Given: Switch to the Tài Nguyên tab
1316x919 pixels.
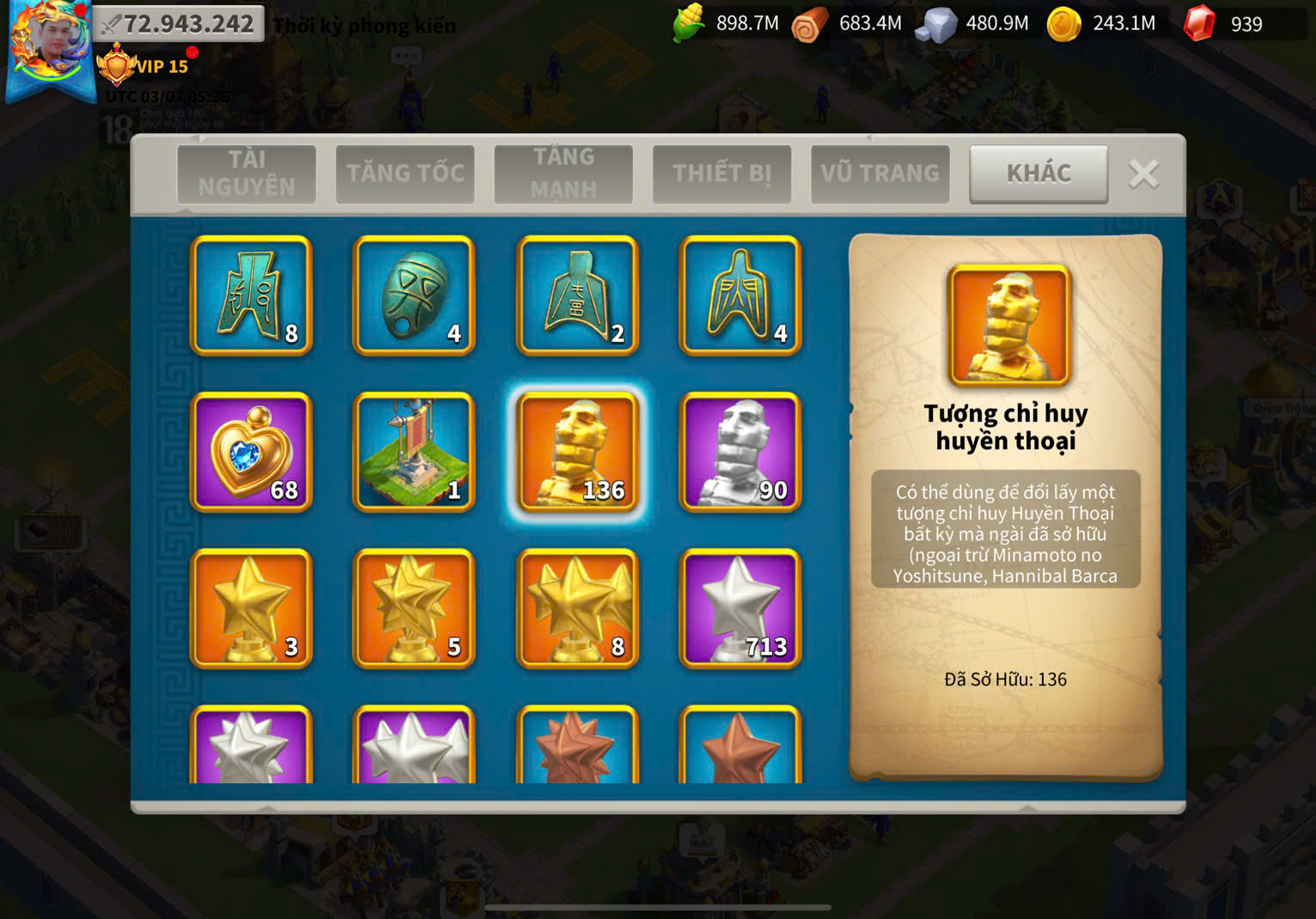Looking at the screenshot, I should tap(247, 173).
